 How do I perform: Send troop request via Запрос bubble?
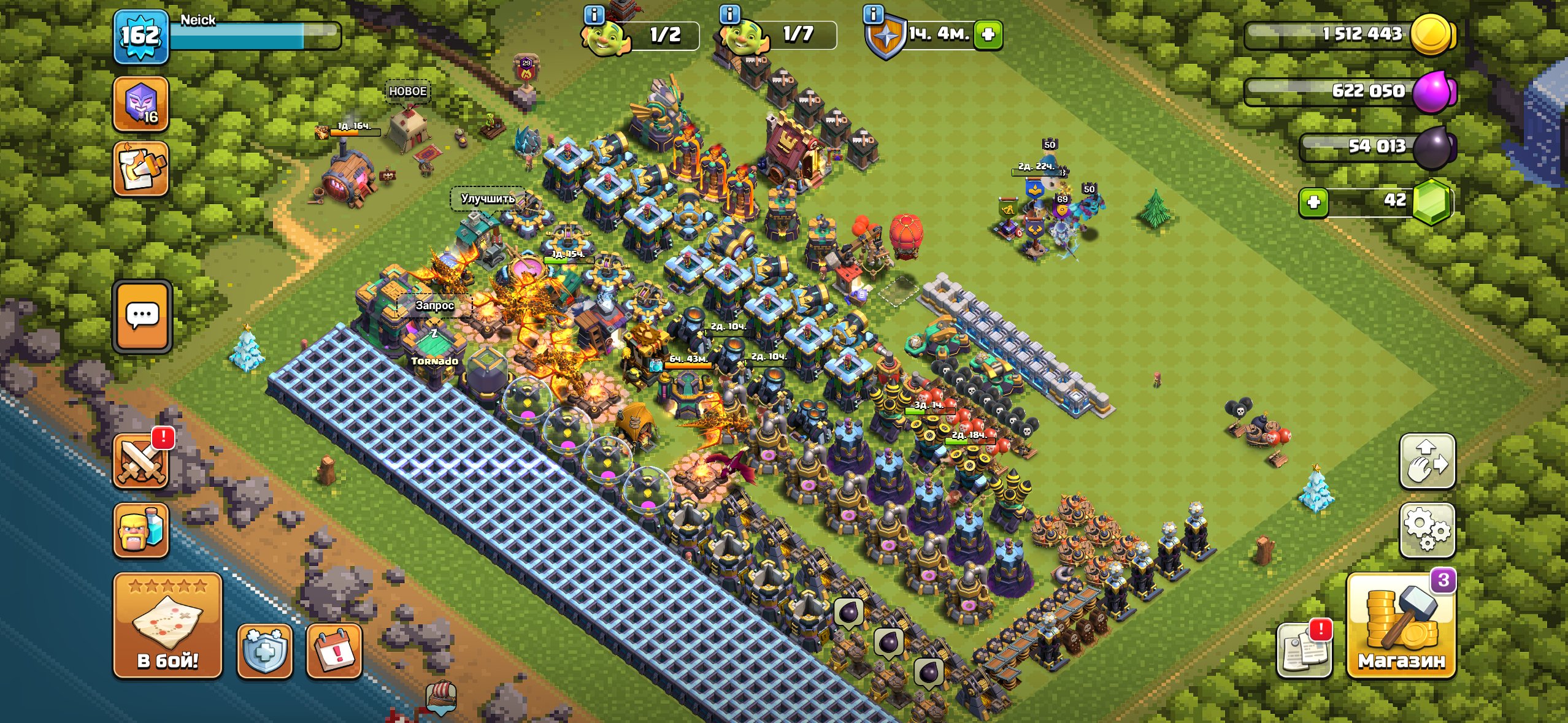pyautogui.click(x=434, y=305)
